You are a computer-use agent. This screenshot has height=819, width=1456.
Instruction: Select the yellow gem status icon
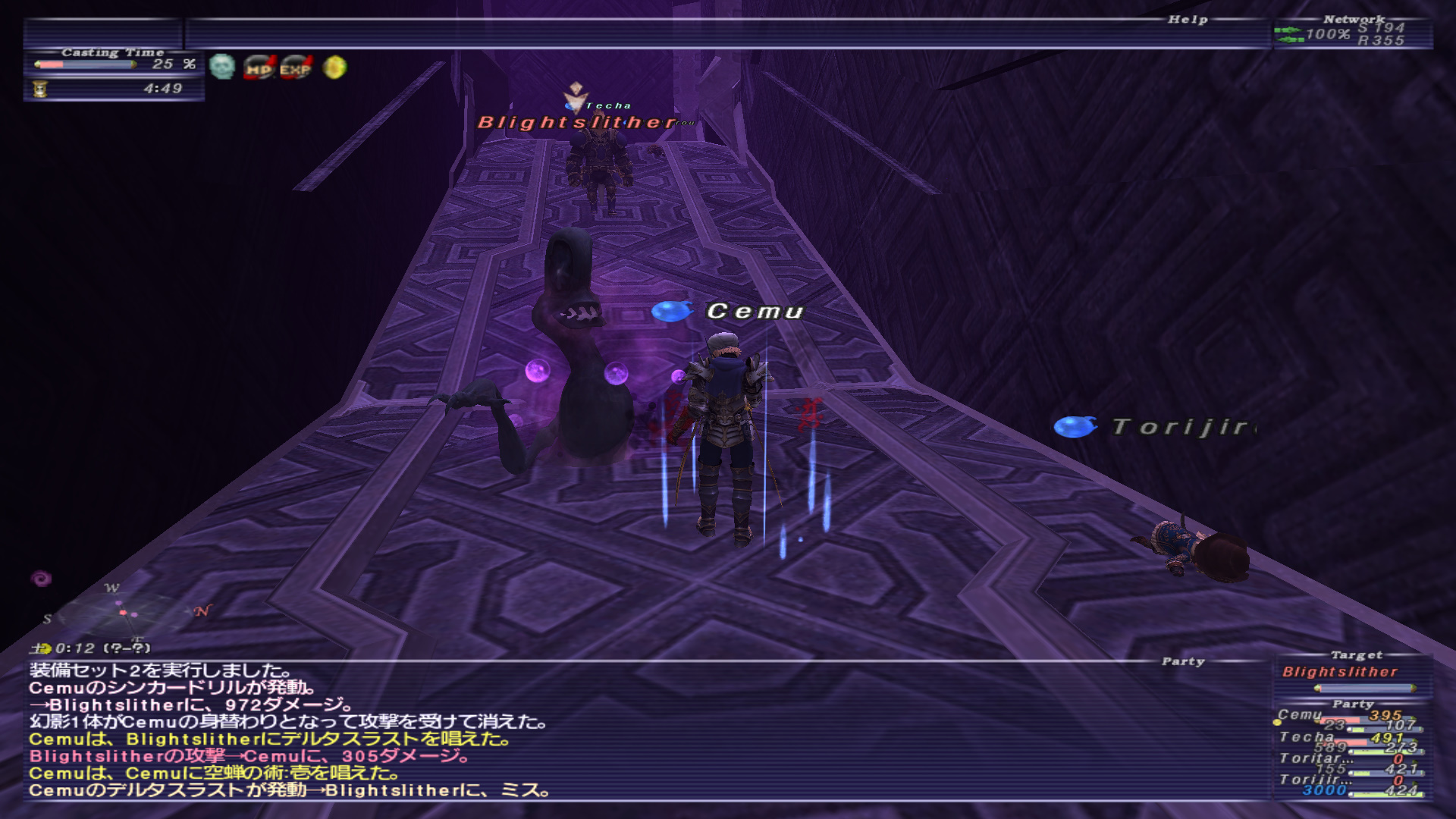(334, 67)
